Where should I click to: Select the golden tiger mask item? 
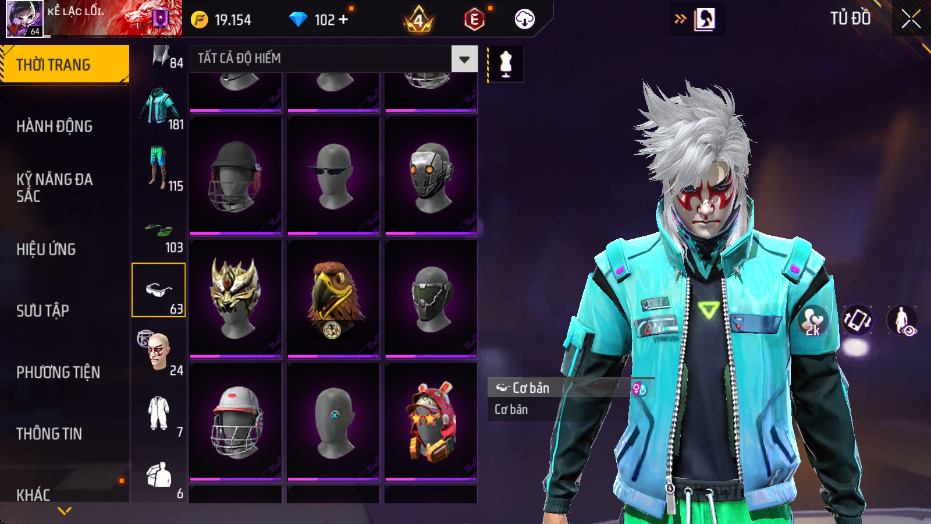click(235, 296)
